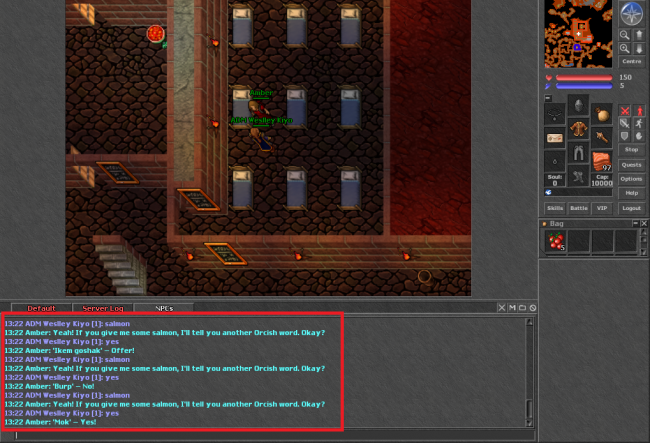Screen dimensions: 650x443
Task: Select the salmon stack in the equipment panel
Action: 601,160
